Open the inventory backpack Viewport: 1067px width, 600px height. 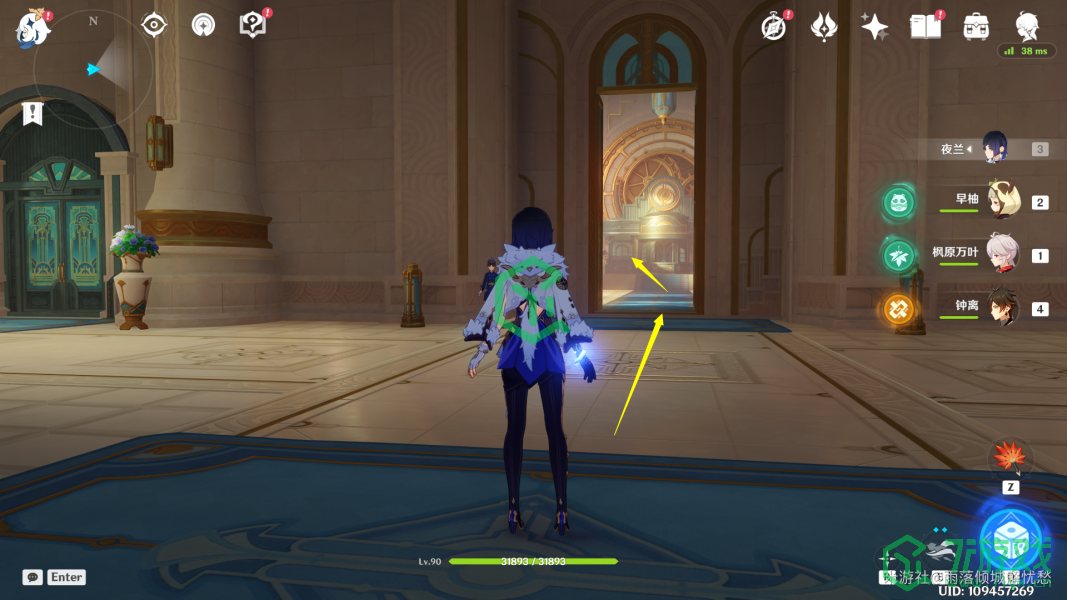pos(976,27)
